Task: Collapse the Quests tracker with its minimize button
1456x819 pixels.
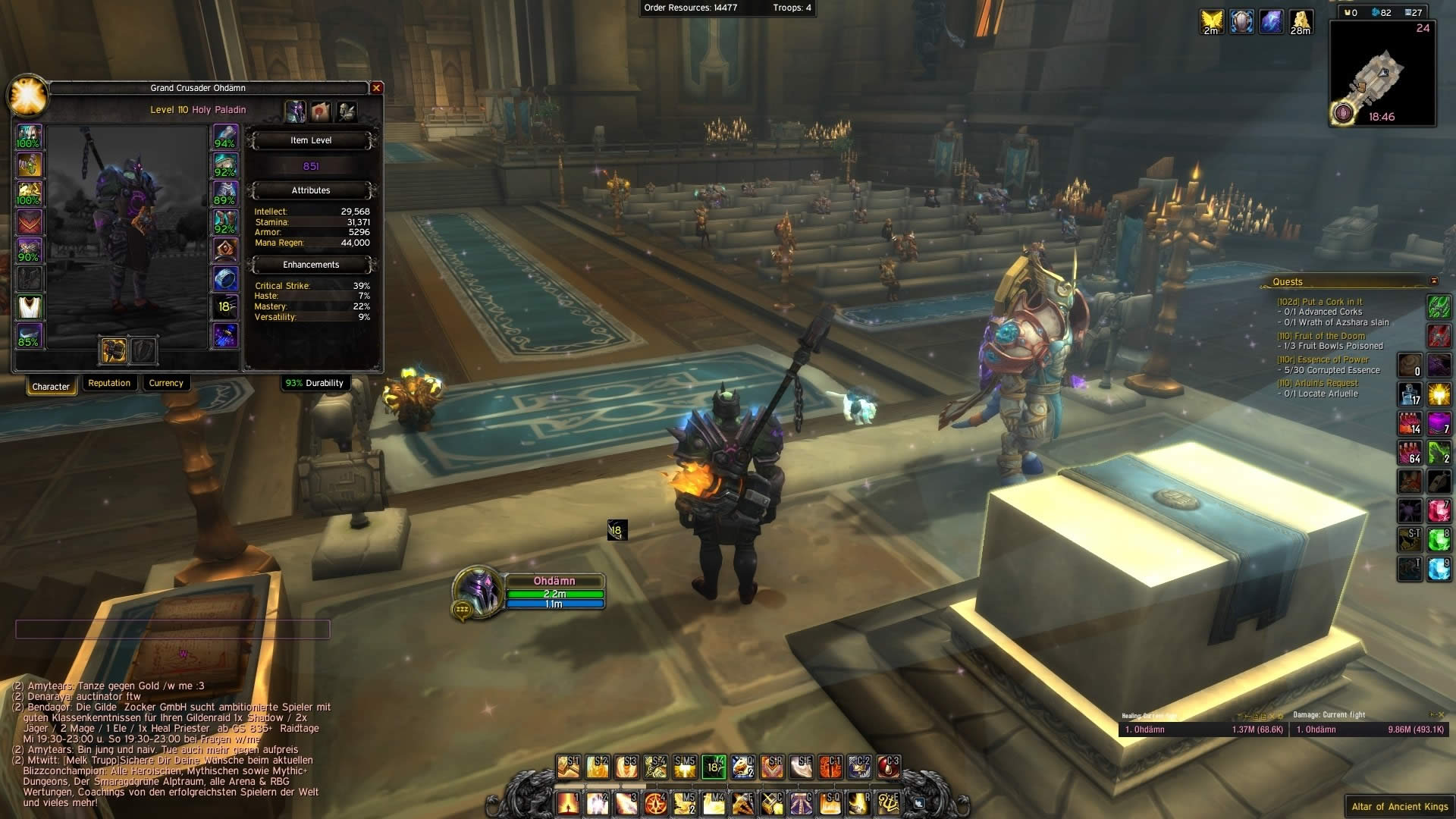Action: click(x=1433, y=281)
